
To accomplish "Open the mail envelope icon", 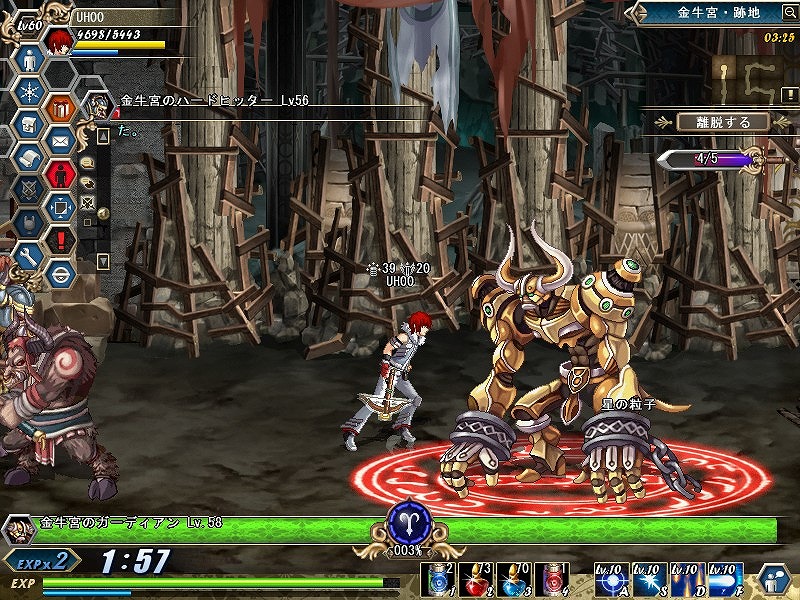I will point(62,142).
